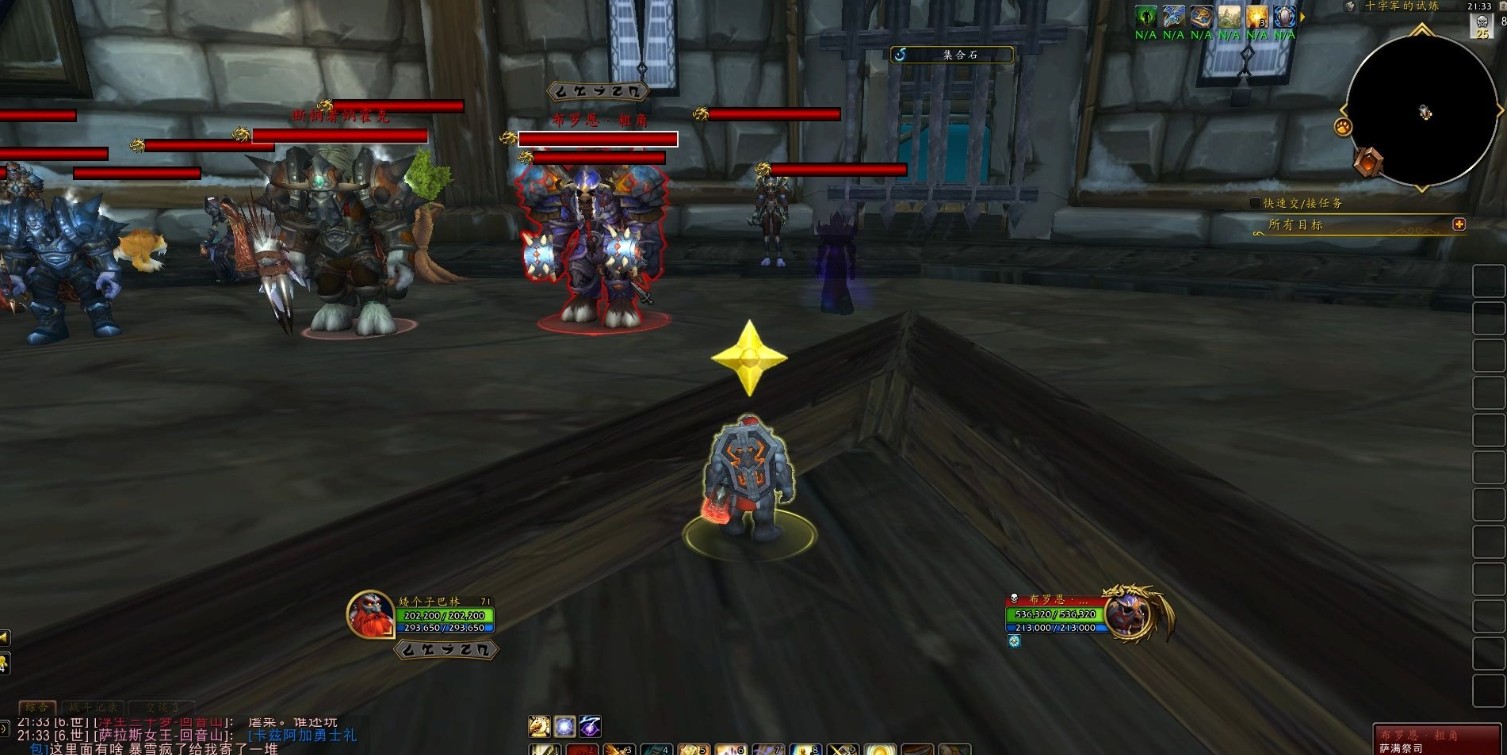Click the yellow explosion buff with stack 3
1507x755 pixels.
(x=1256, y=16)
